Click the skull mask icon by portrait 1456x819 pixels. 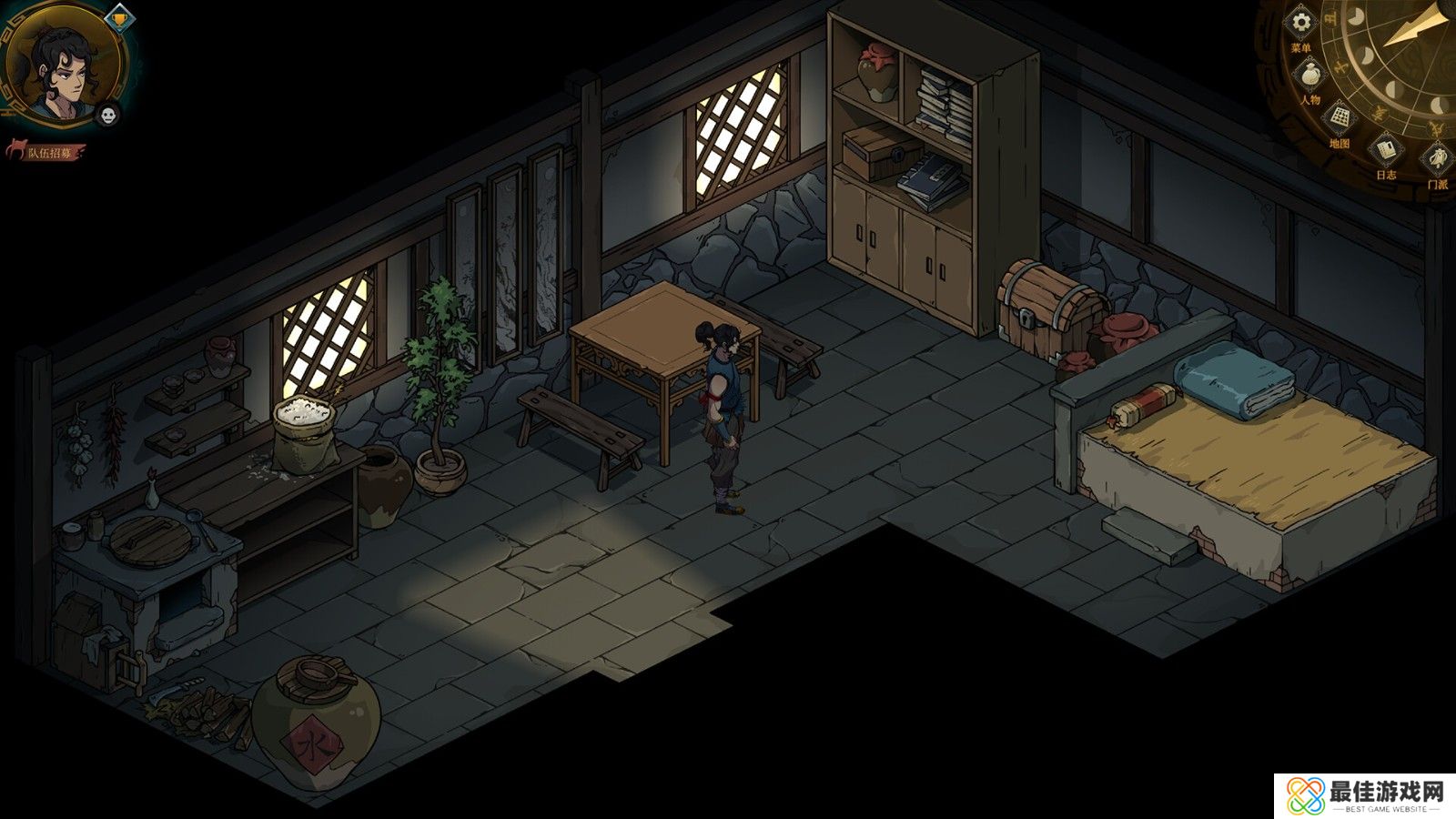pos(108,114)
